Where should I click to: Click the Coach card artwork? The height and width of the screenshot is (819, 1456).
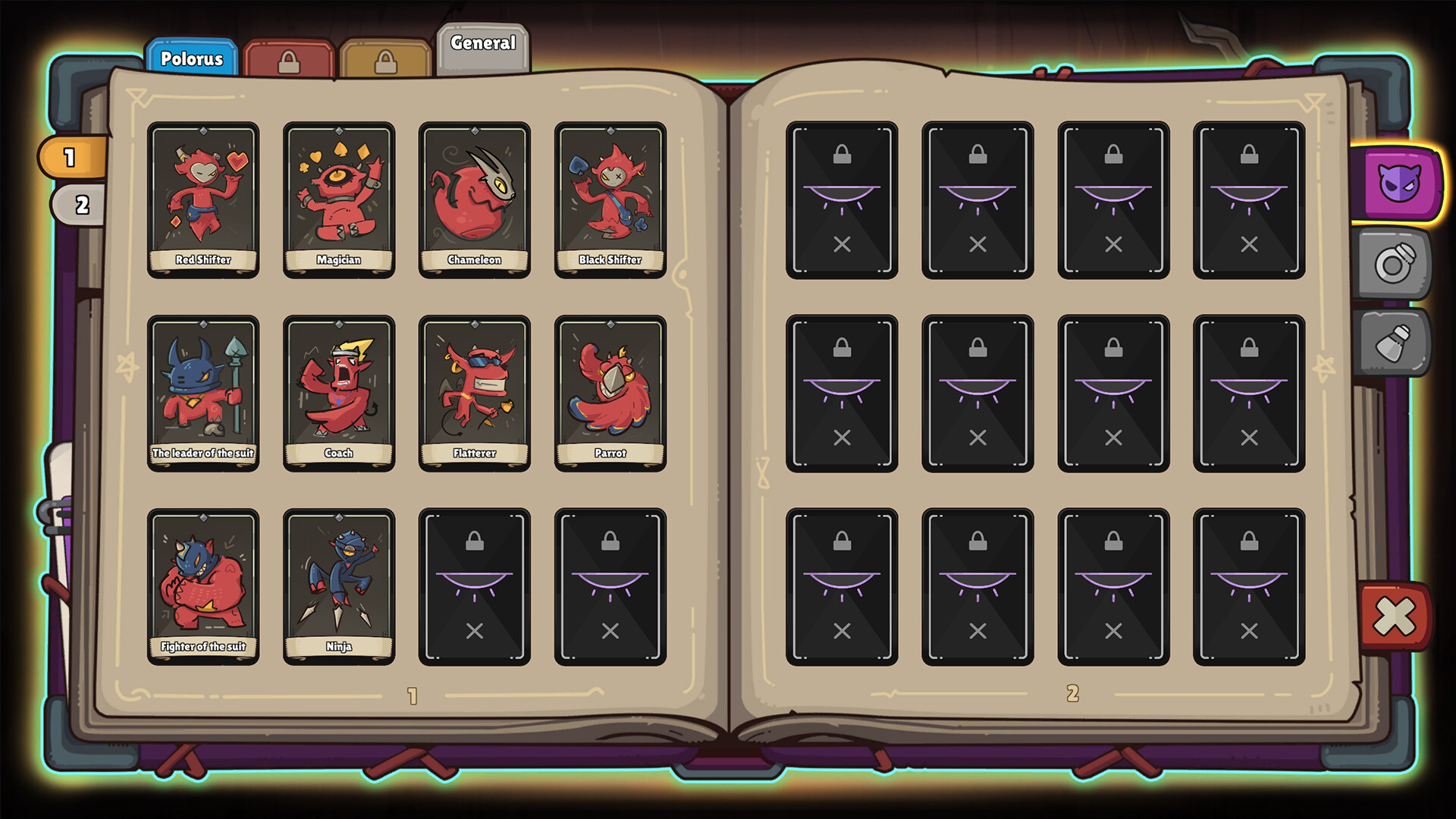pos(339,383)
